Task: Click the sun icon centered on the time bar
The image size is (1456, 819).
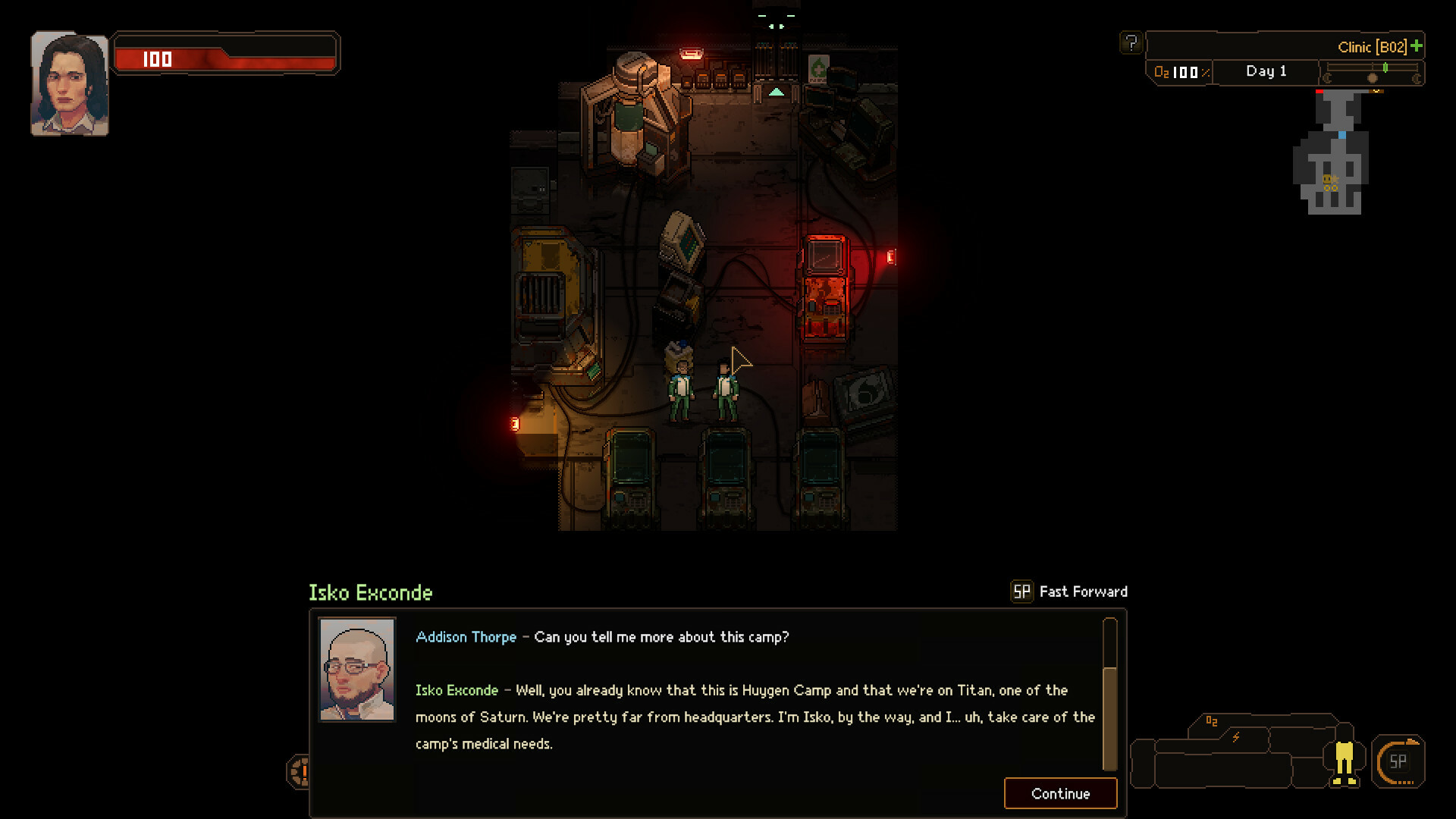Action: pos(1373,77)
